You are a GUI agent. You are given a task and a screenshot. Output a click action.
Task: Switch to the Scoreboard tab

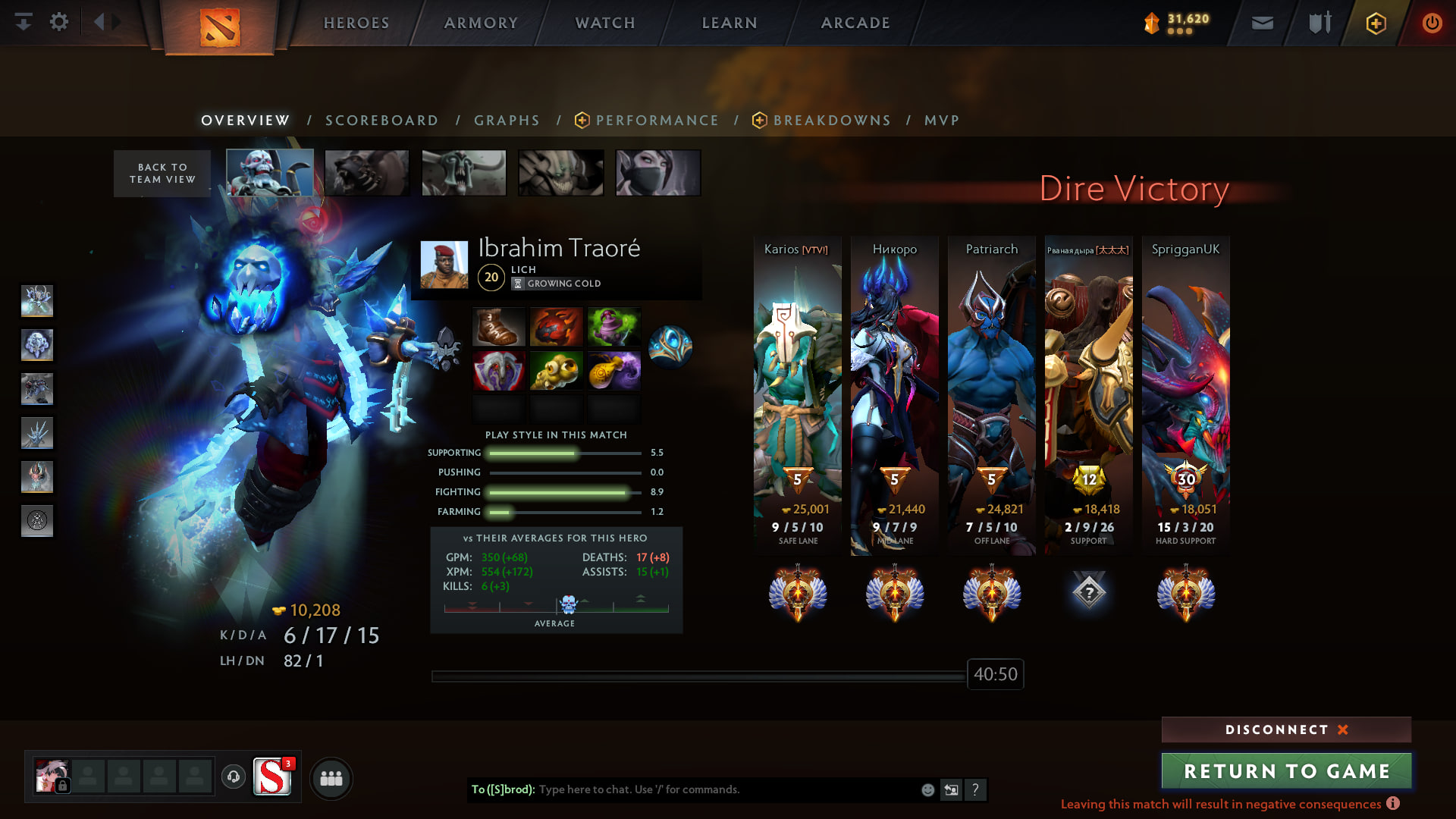point(381,121)
